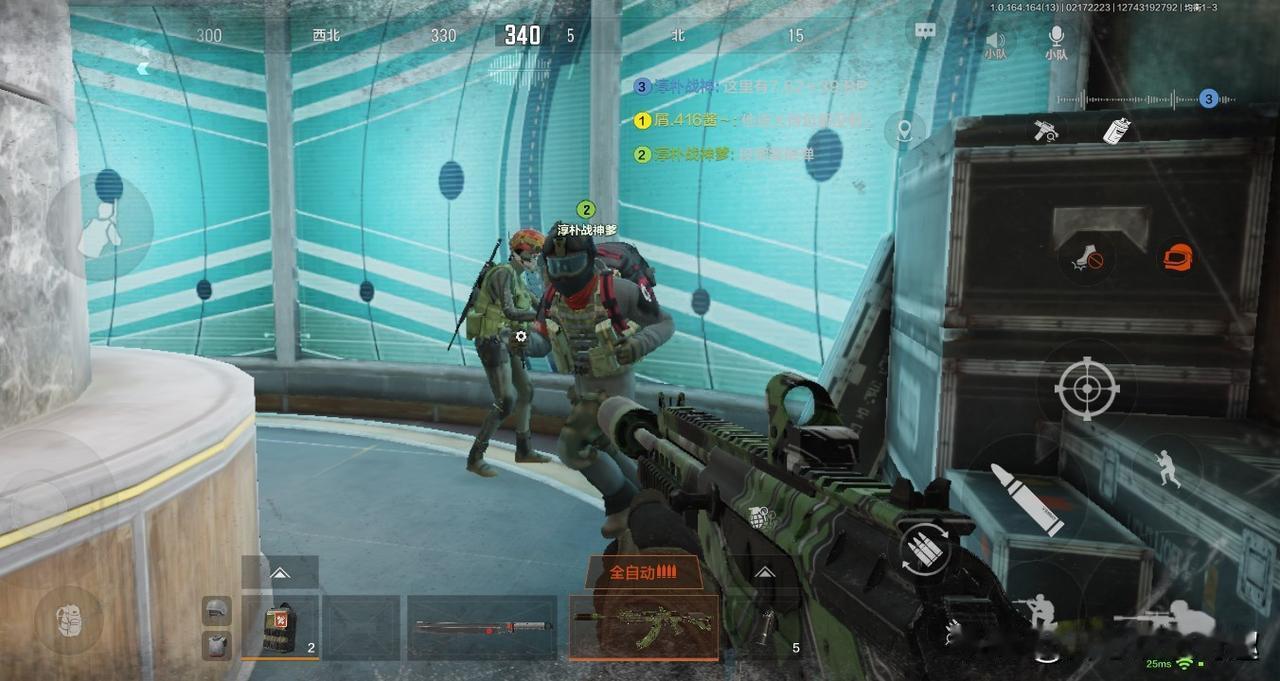1280x681 pixels.
Task: Select the melee knife weapon slot
Action: pos(482,627)
